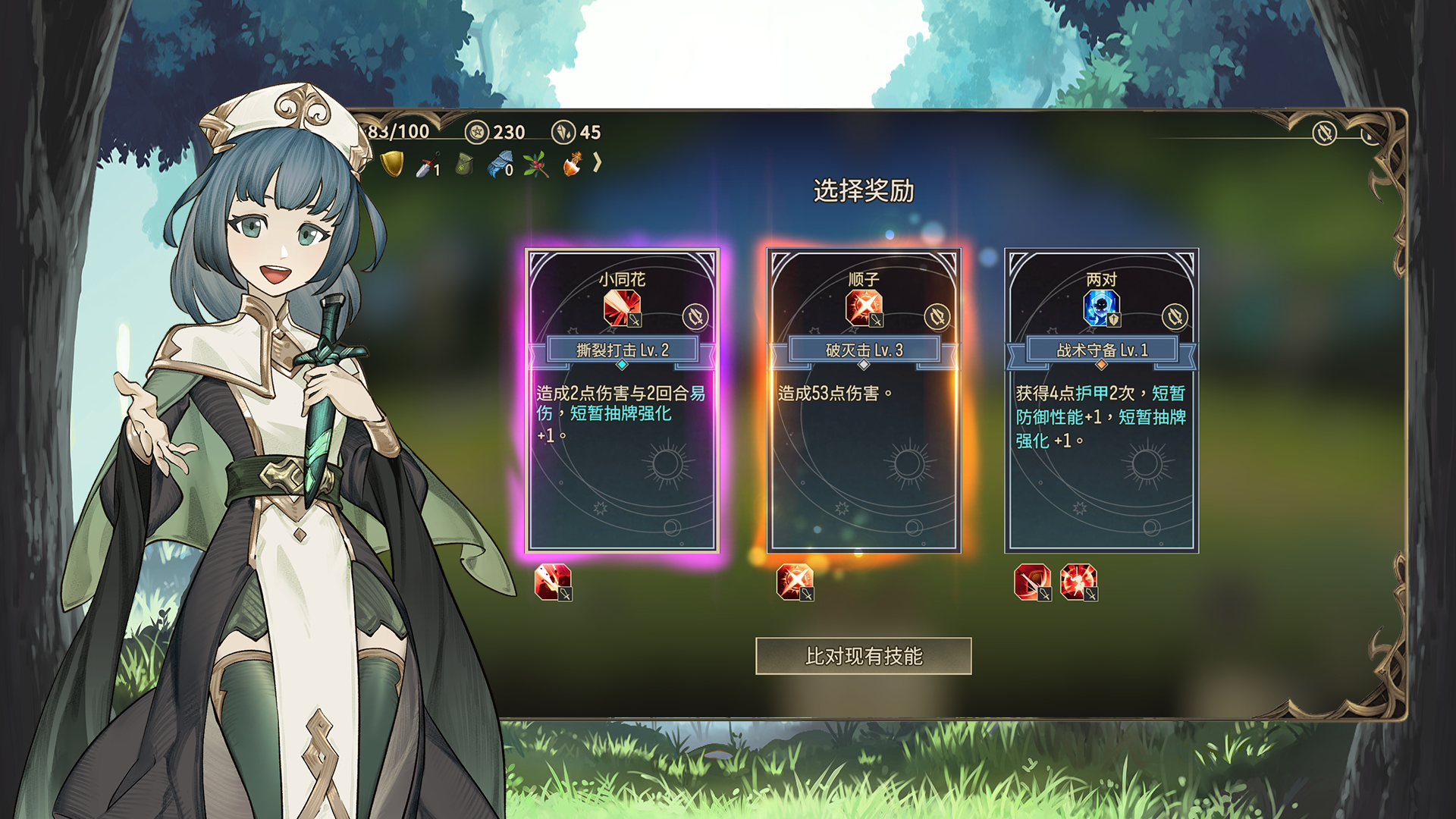Click the round sword icon on 战术守备 card

(1175, 316)
